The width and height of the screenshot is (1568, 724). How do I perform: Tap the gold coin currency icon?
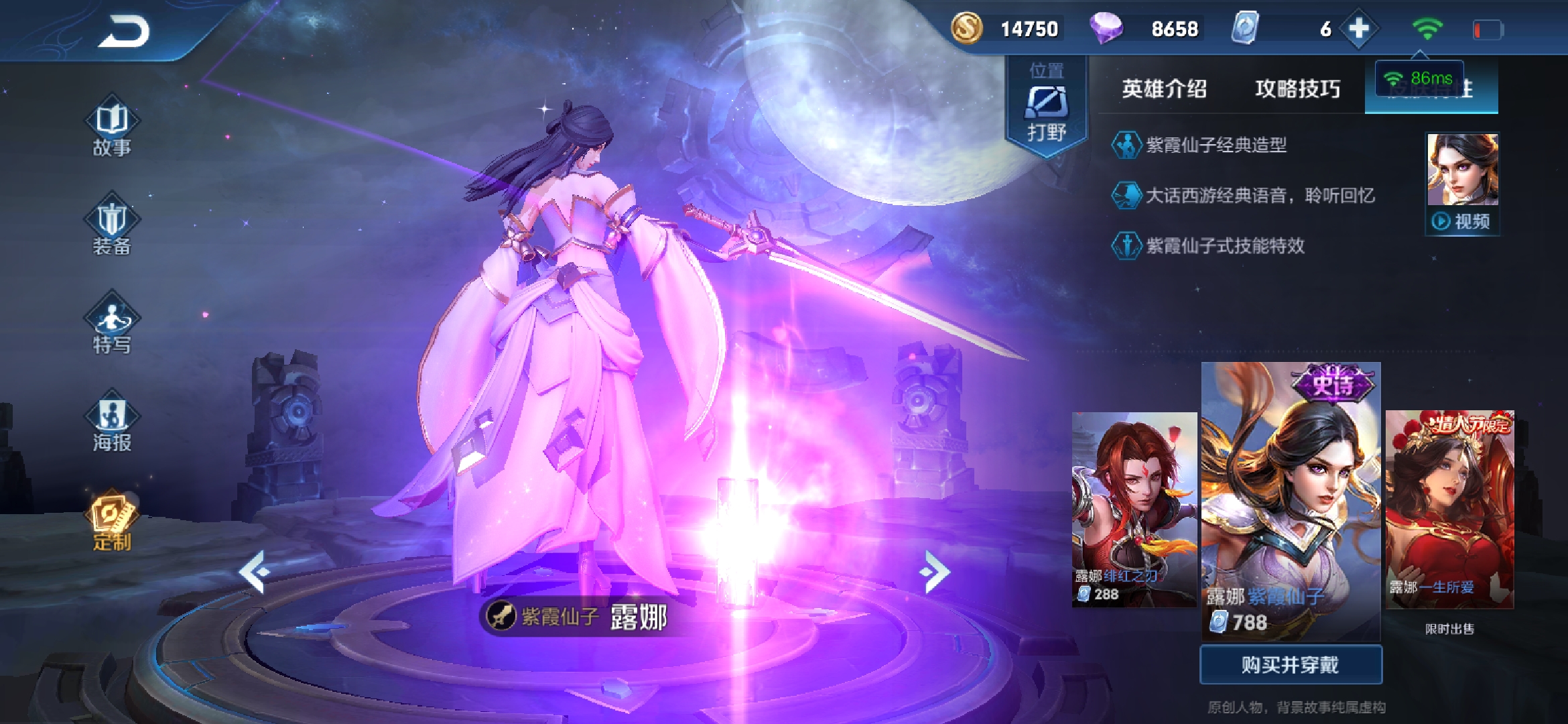pyautogui.click(x=967, y=29)
